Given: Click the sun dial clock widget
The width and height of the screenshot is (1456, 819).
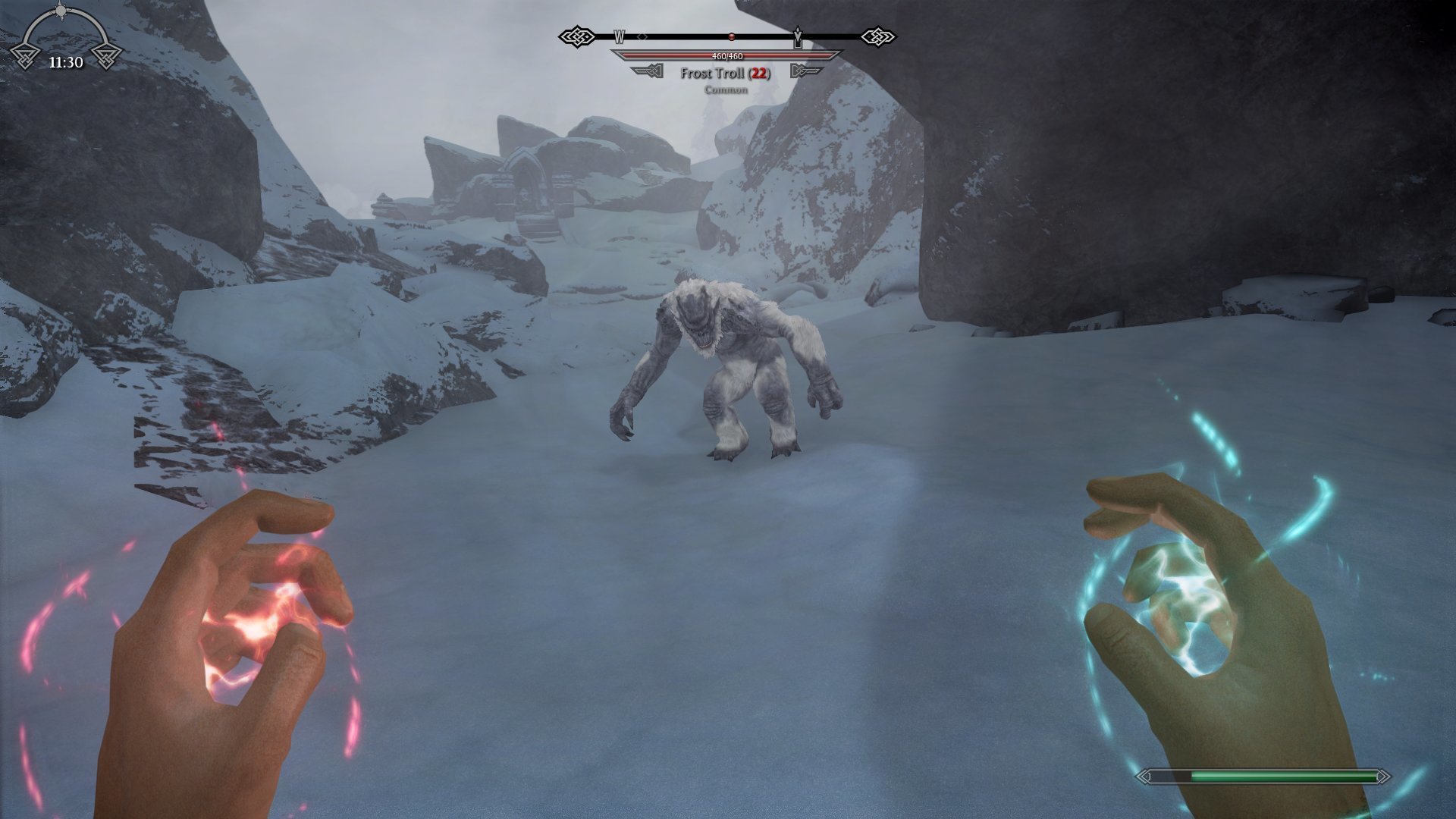Looking at the screenshot, I should (x=65, y=38).
